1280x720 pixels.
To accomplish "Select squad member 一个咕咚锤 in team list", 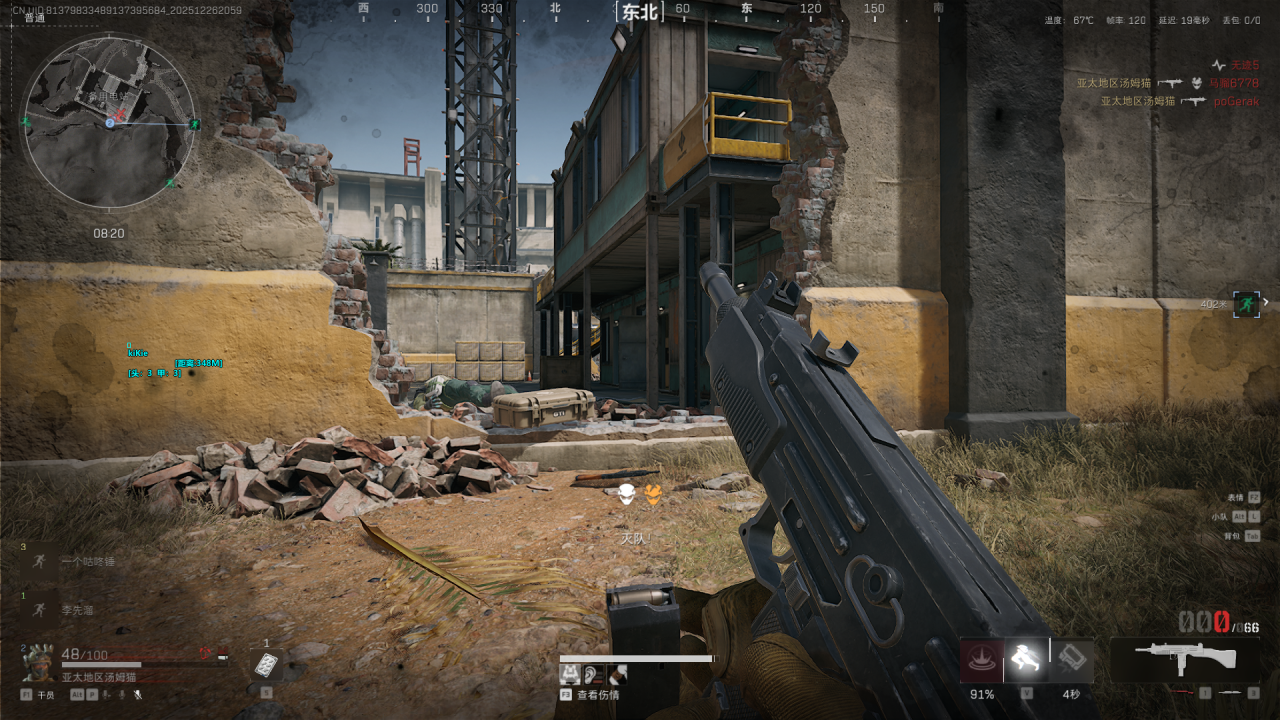I will 88,562.
